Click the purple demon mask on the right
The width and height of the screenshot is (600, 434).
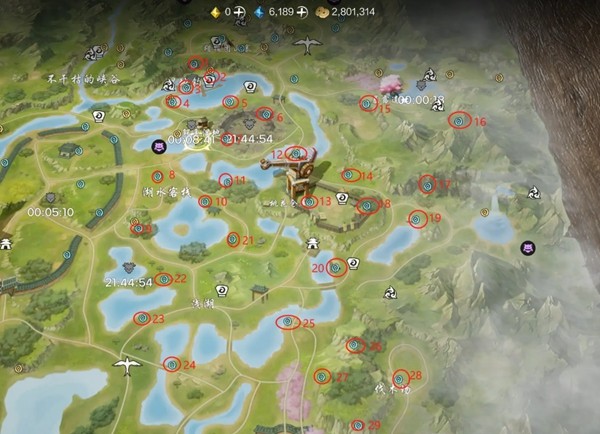(x=528, y=248)
